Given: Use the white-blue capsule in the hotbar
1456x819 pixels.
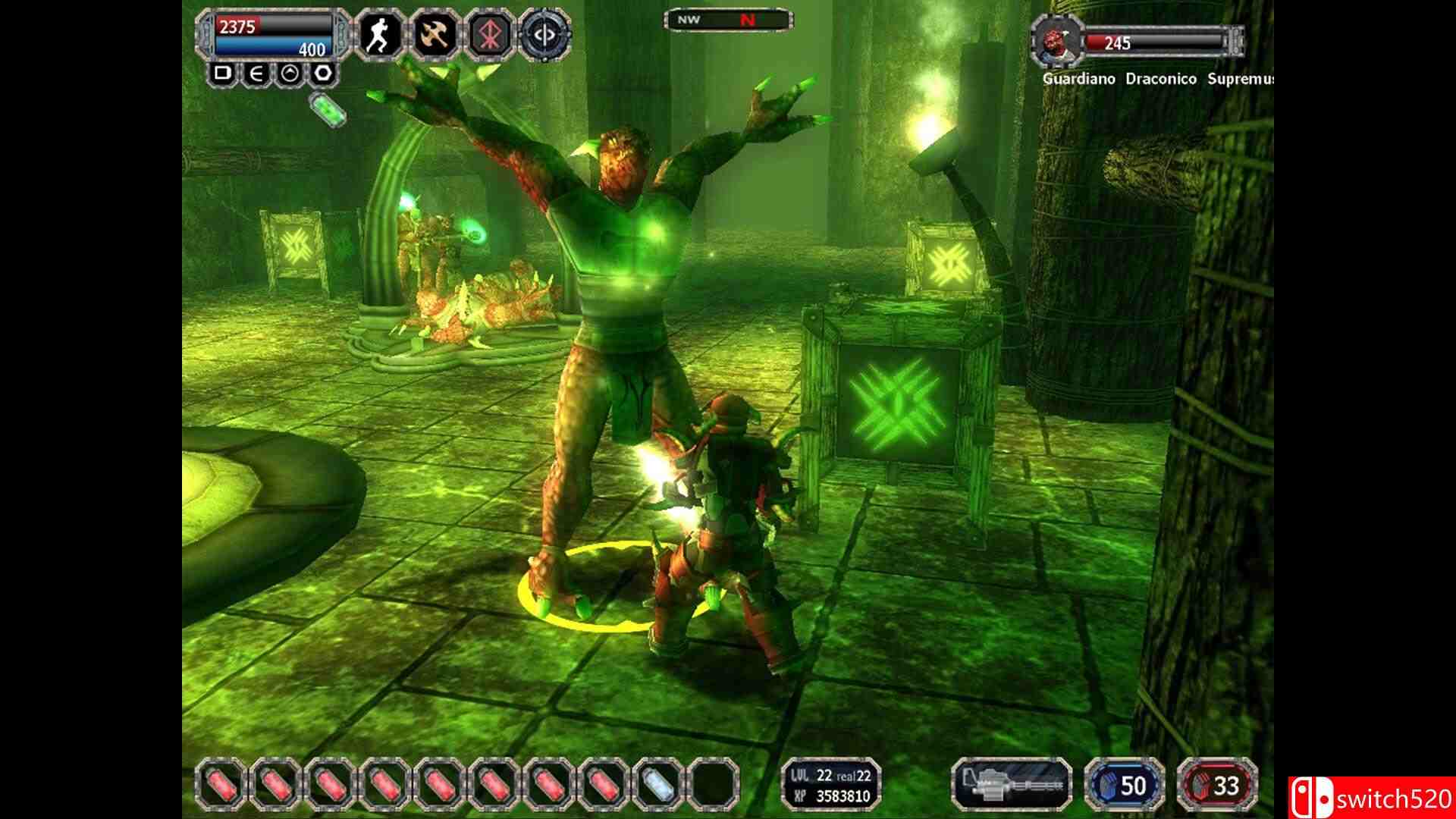Looking at the screenshot, I should (x=657, y=783).
